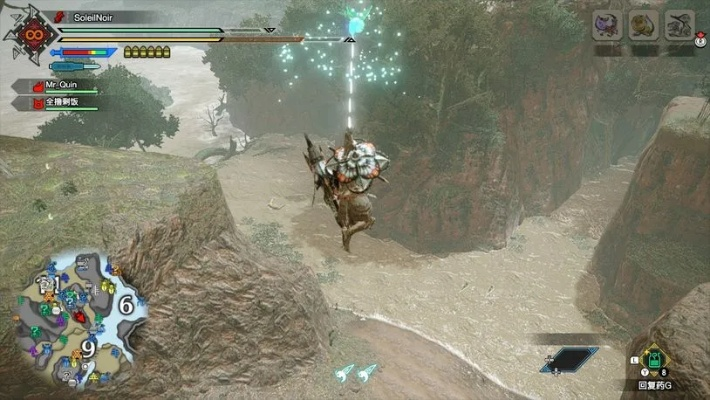Select party member 全擔剝販

coord(62,102)
